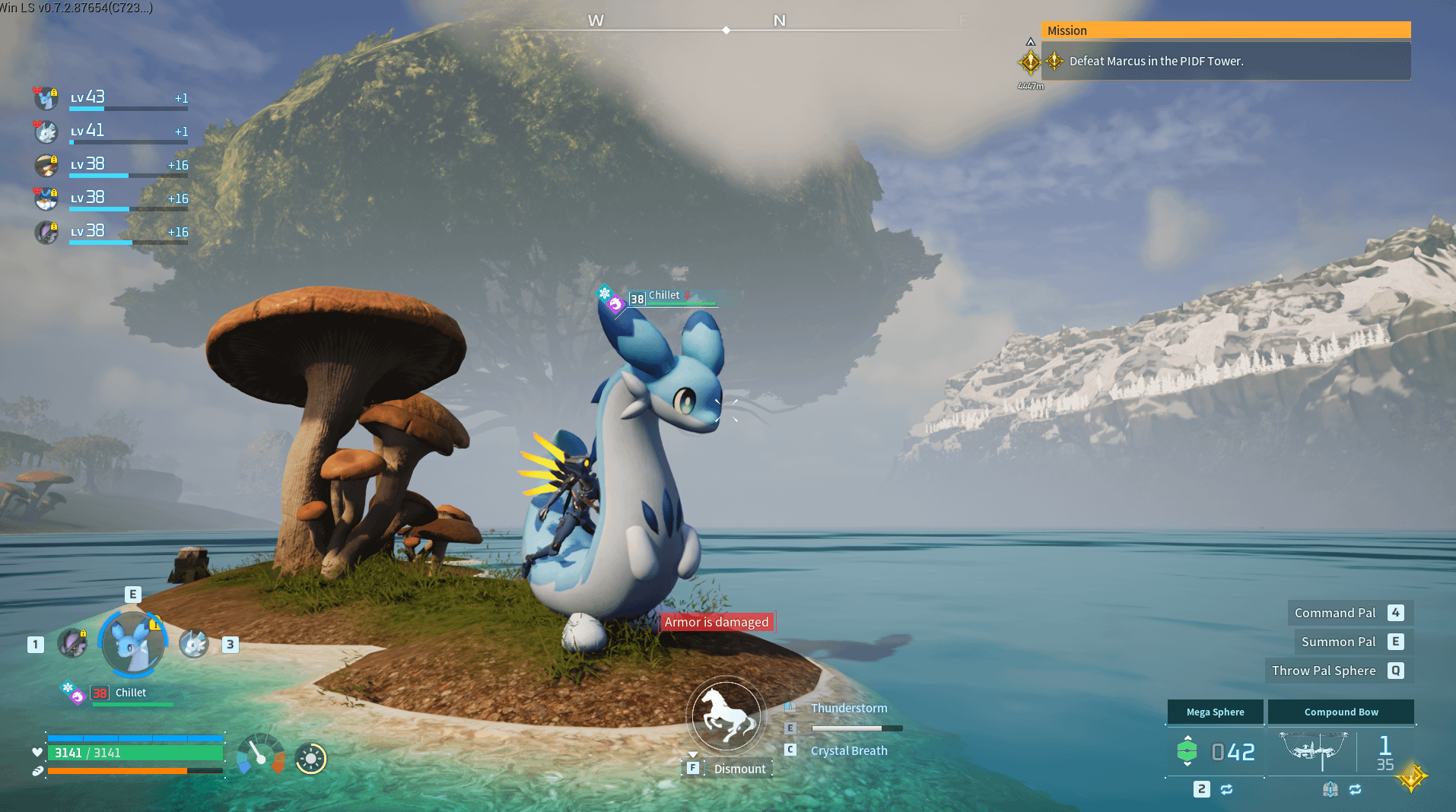Click the green Mega Sphere icon
Viewport: 1456px width, 812px height.
(1187, 751)
